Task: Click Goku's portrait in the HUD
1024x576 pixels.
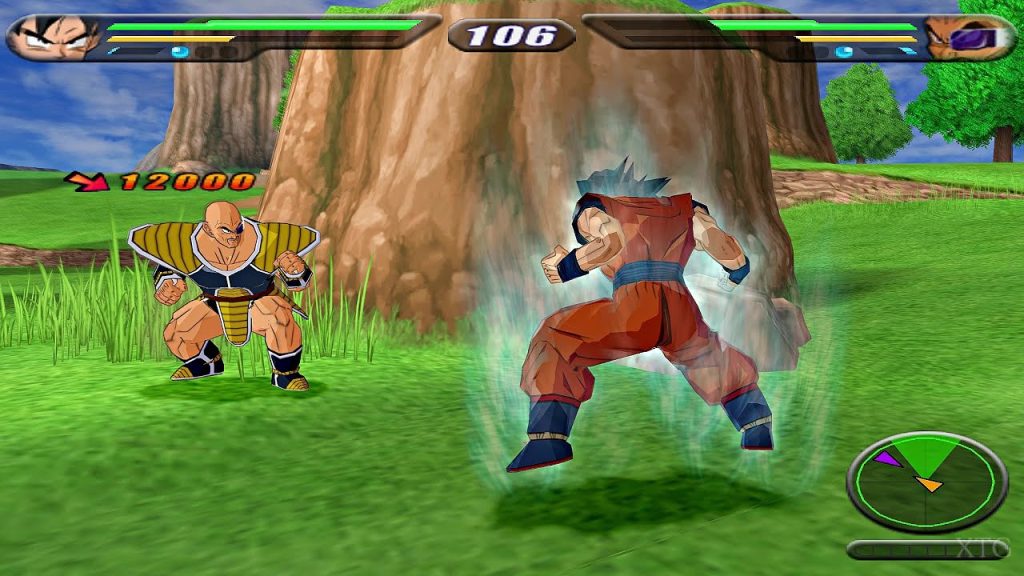Action: 48,38
